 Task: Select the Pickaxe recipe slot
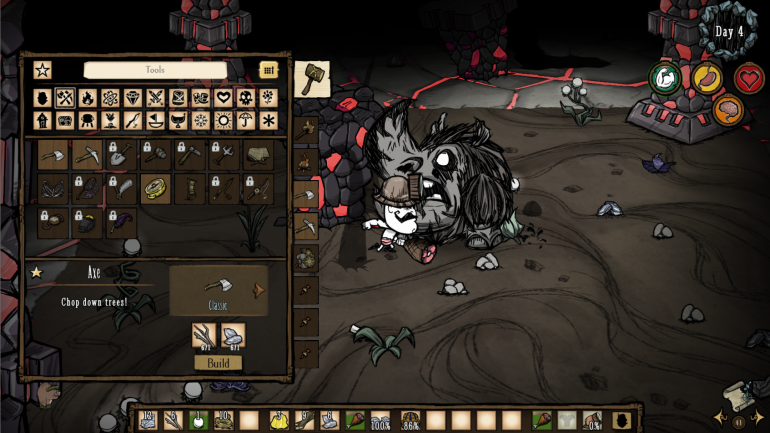(x=87, y=154)
